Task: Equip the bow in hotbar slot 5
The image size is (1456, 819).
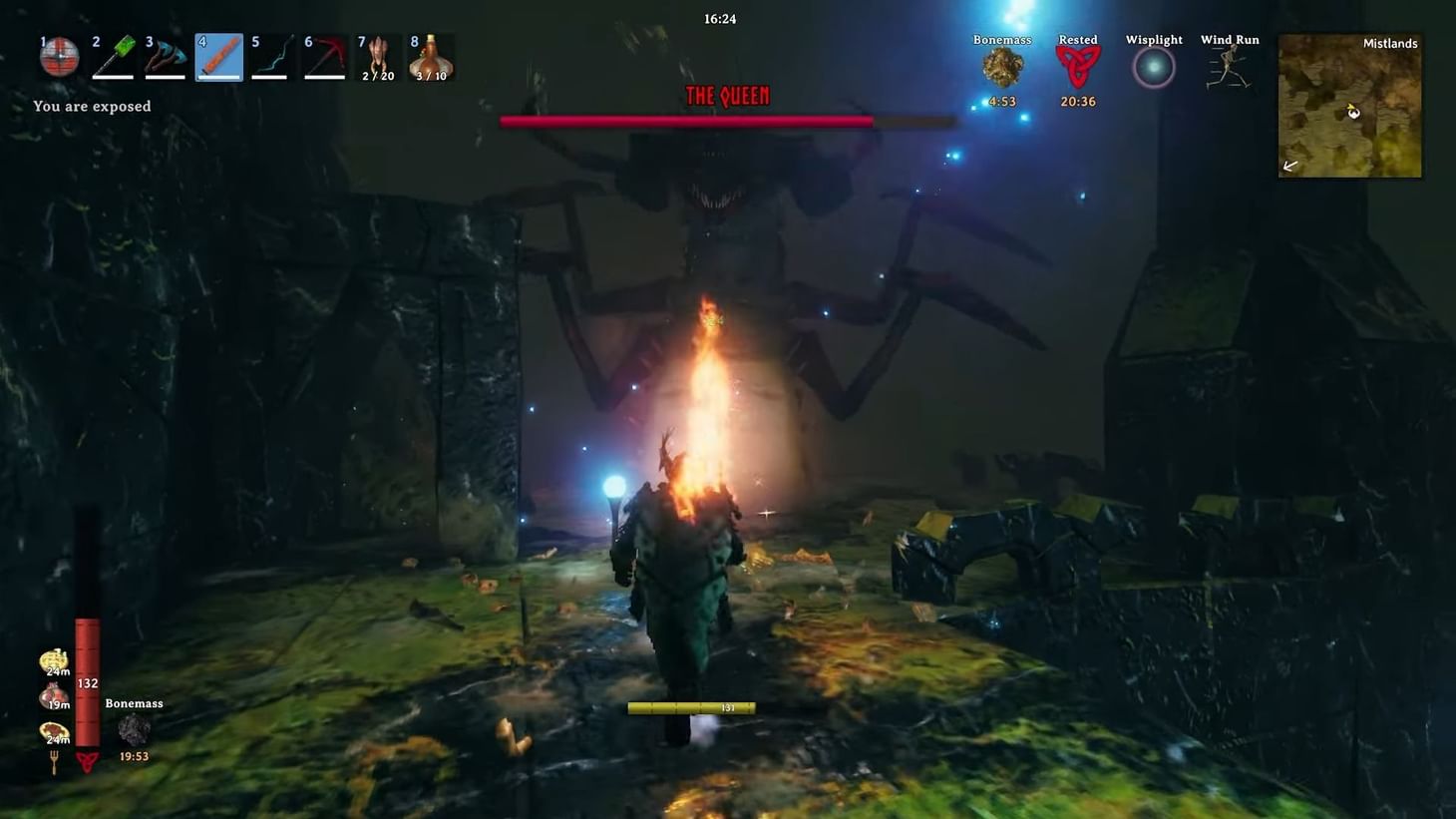Action: click(x=271, y=56)
